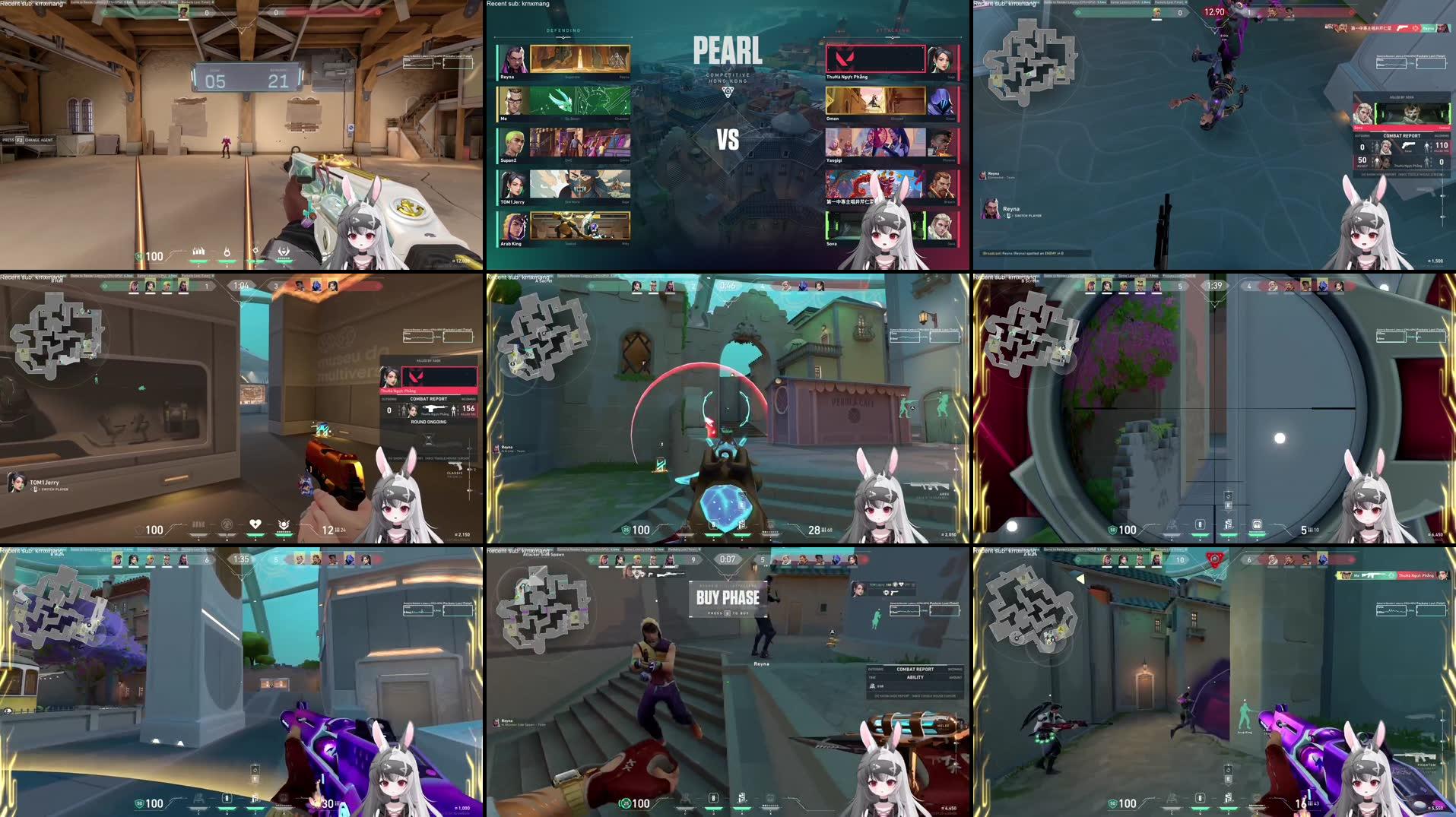Click the pistol weapon icon in the Combat Report
This screenshot has width=1456, height=817.
click(1409, 146)
